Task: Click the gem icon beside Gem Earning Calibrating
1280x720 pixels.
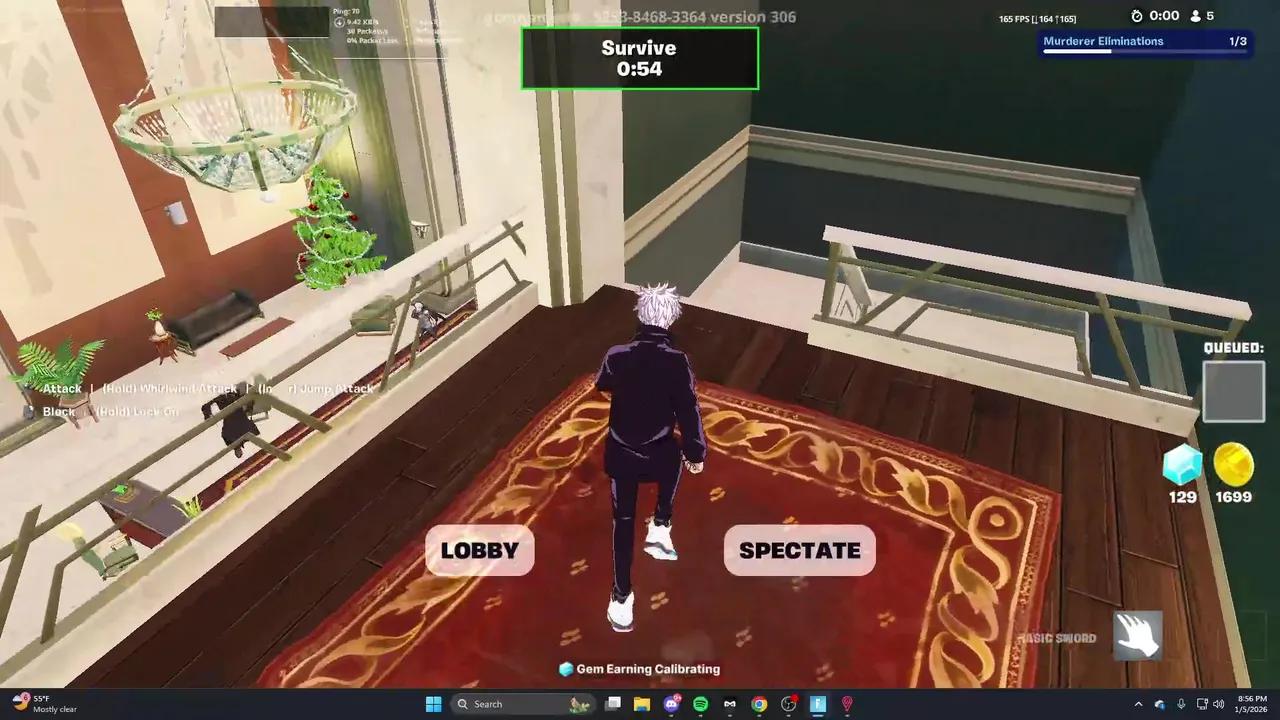Action: click(x=563, y=669)
